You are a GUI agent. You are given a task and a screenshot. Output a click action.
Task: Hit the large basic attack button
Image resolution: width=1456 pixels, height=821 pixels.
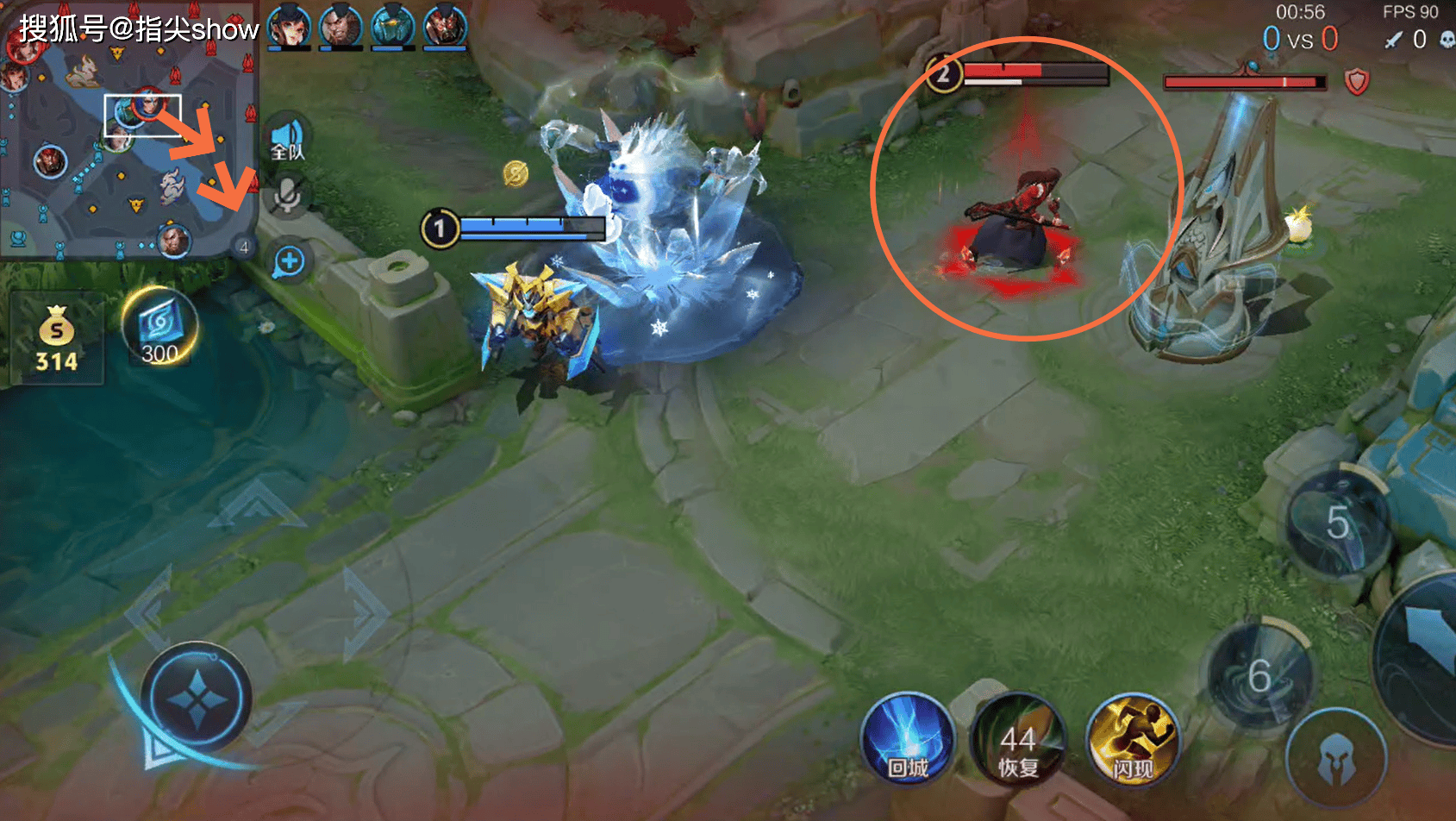1427,655
